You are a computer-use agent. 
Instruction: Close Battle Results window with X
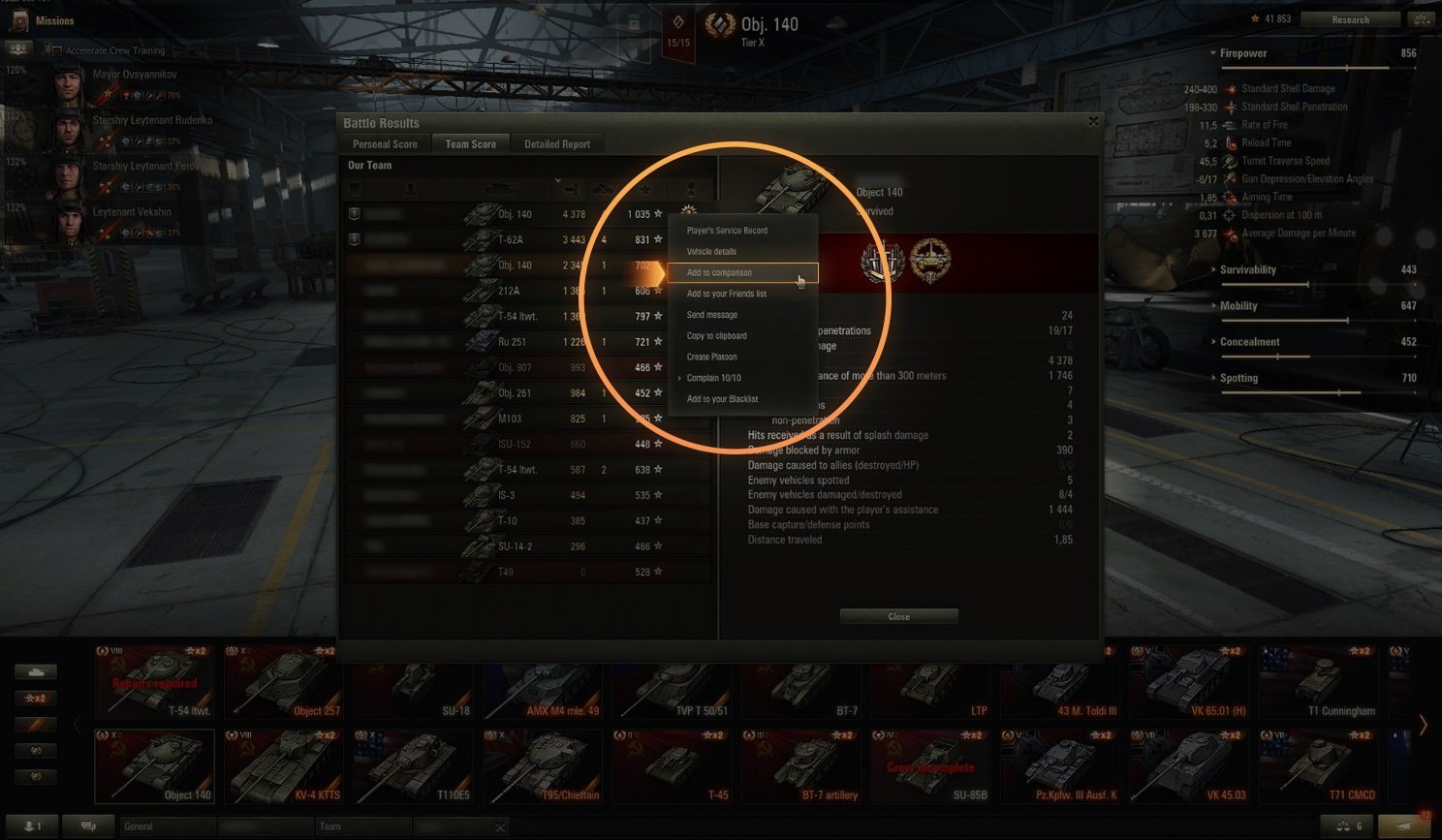[x=1093, y=121]
